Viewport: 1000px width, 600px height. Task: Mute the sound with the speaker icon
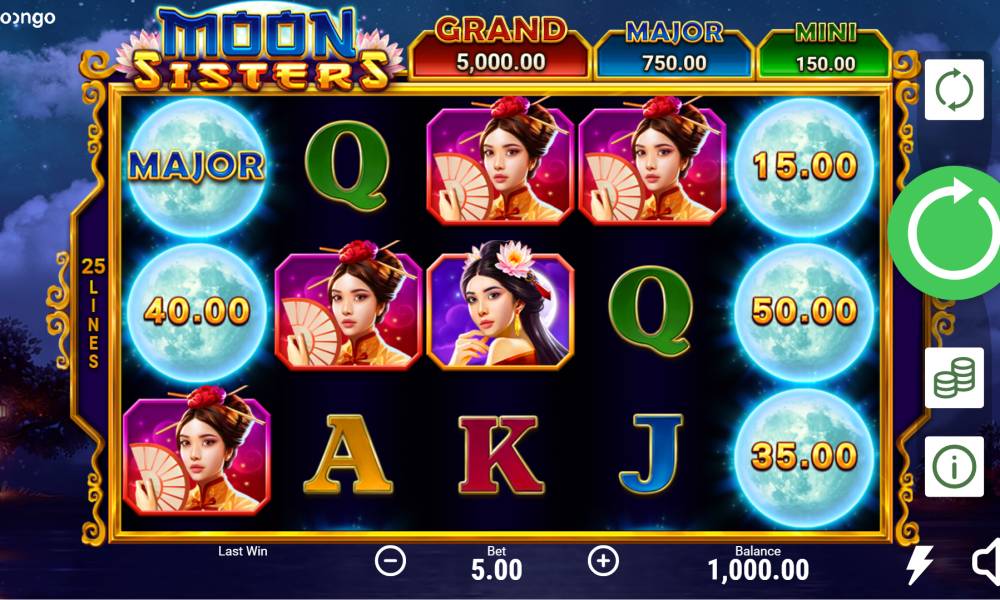tap(985, 563)
